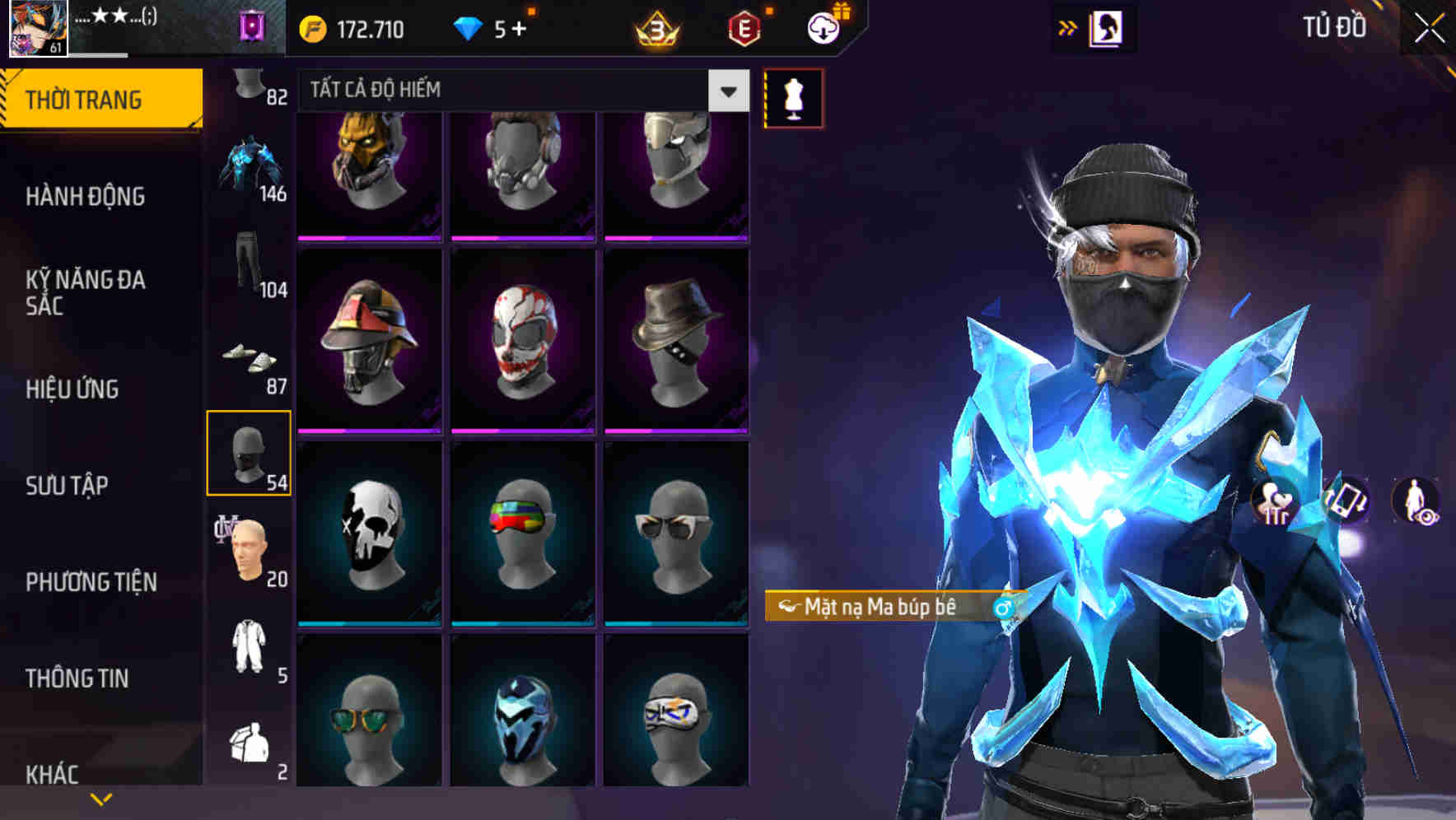Click the yellow arrows next to wardrobe preview icon

1066,26
